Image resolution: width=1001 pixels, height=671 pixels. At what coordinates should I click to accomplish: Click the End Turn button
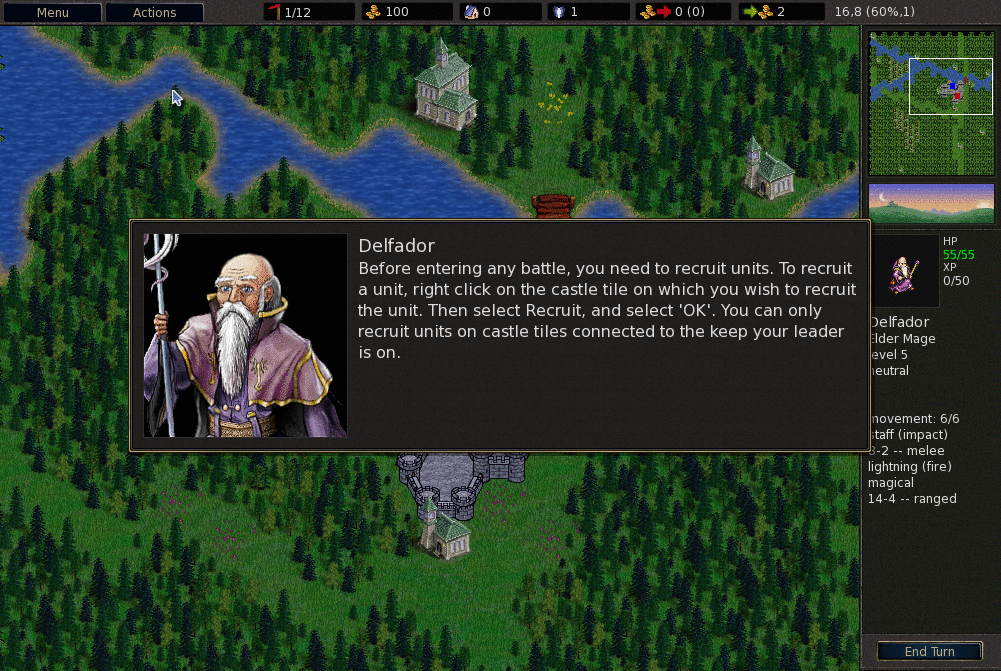coord(929,652)
